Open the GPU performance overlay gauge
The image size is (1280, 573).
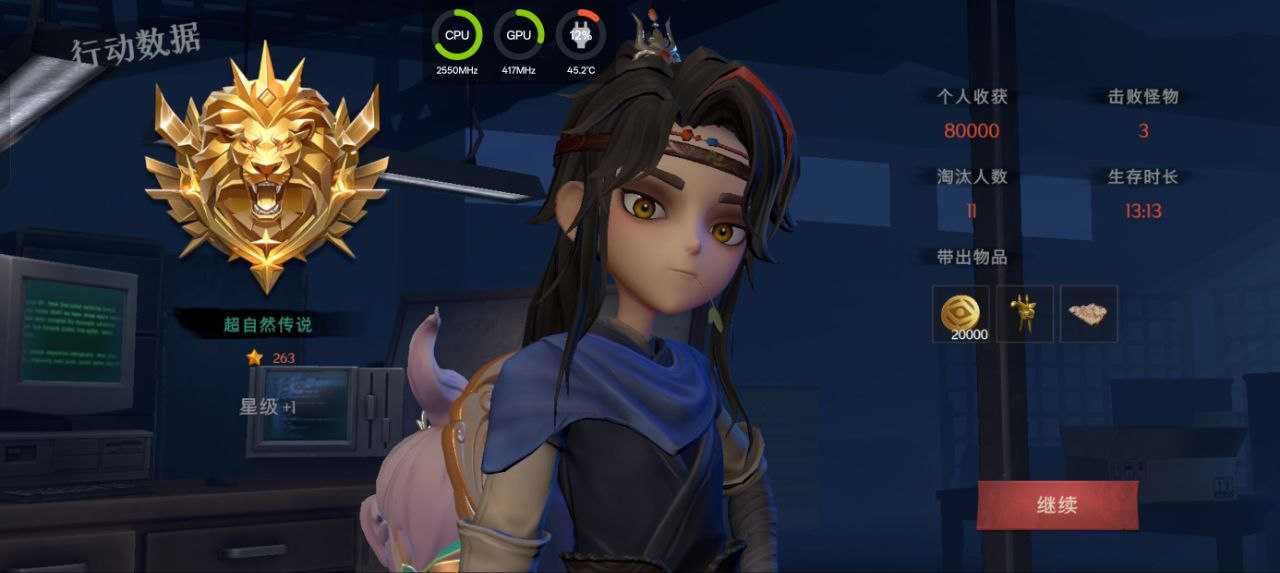(519, 35)
